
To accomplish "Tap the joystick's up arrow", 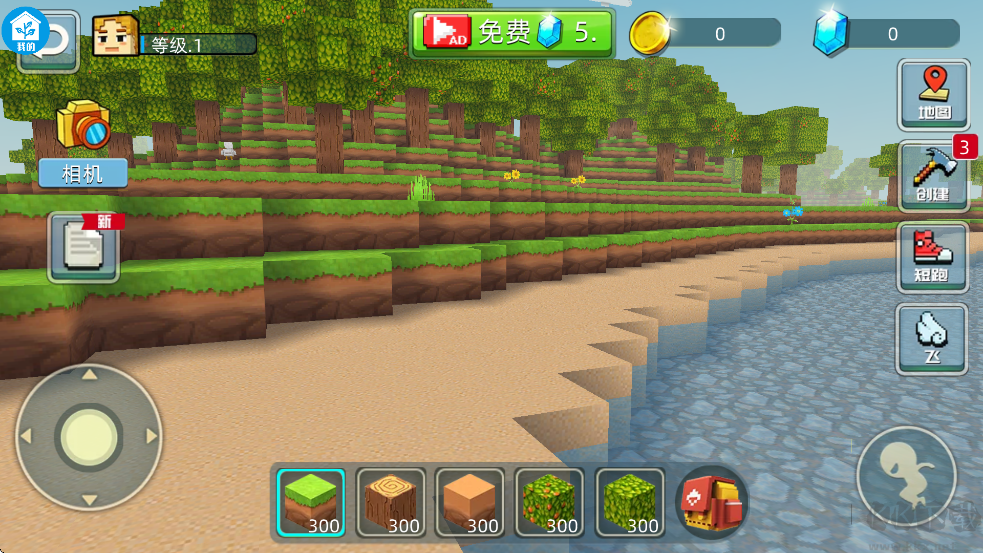I will click(x=89, y=375).
